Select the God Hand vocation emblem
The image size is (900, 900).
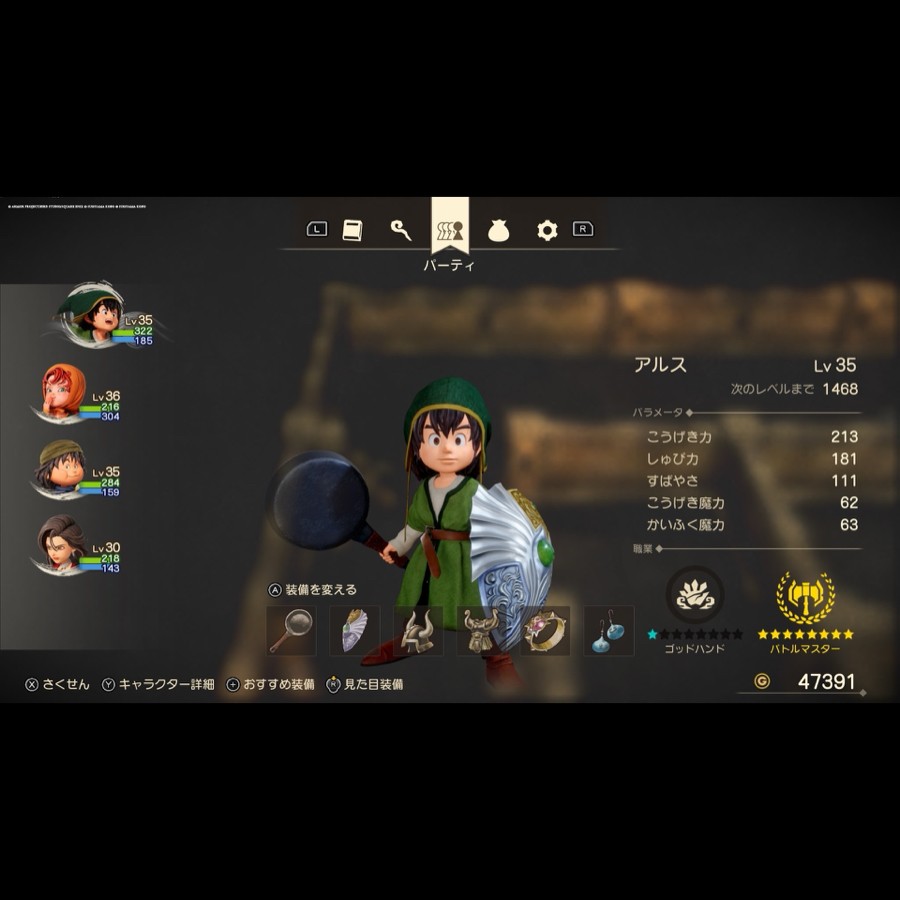coord(694,596)
